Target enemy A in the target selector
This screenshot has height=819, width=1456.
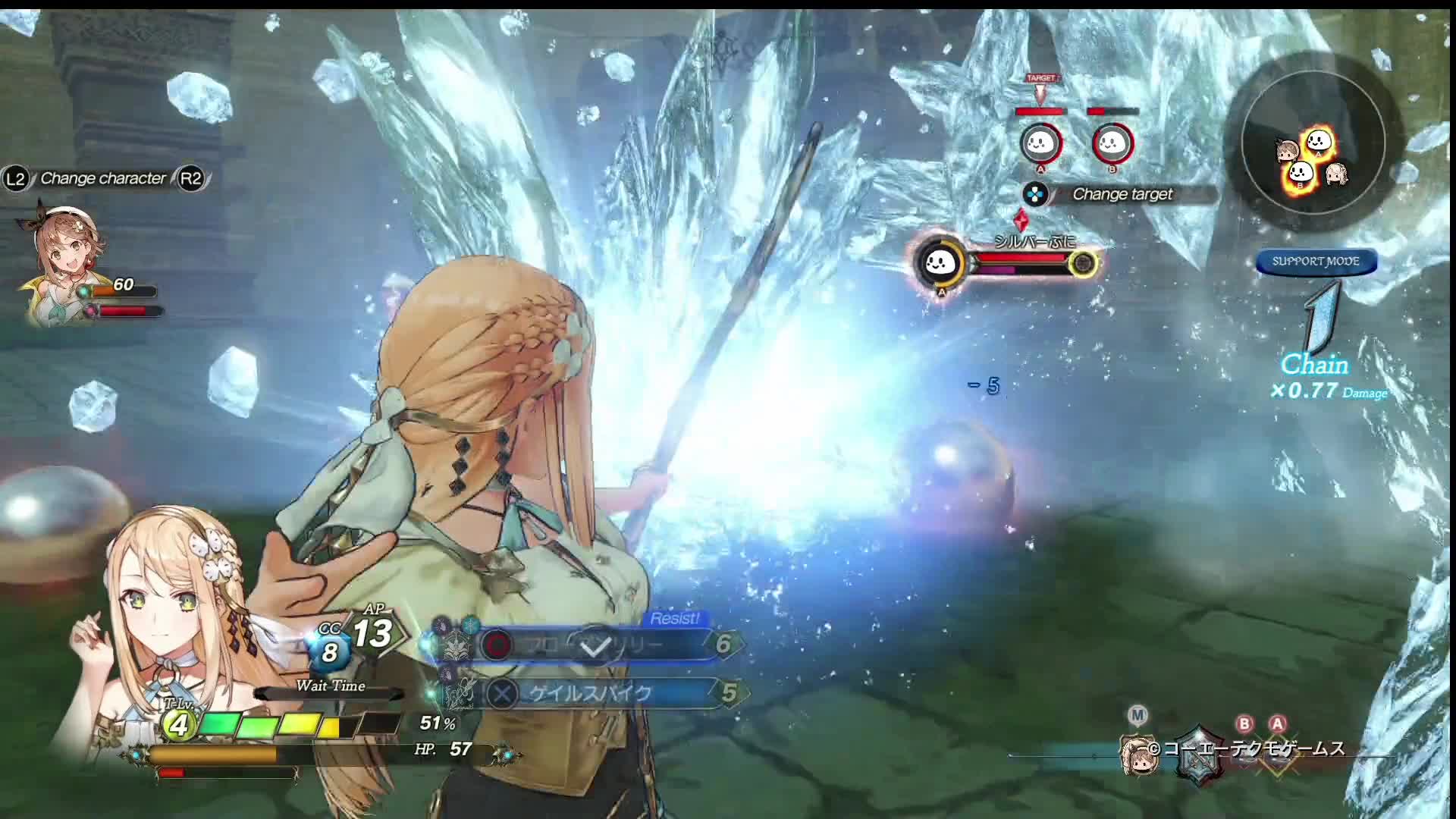coord(1040,143)
